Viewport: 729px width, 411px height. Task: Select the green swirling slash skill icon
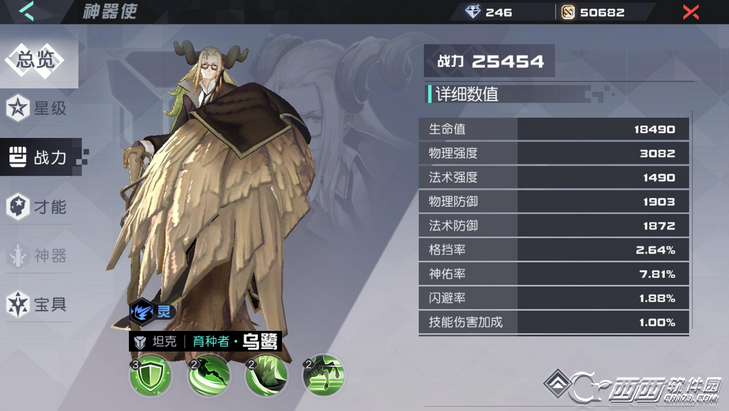pyautogui.click(x=208, y=376)
